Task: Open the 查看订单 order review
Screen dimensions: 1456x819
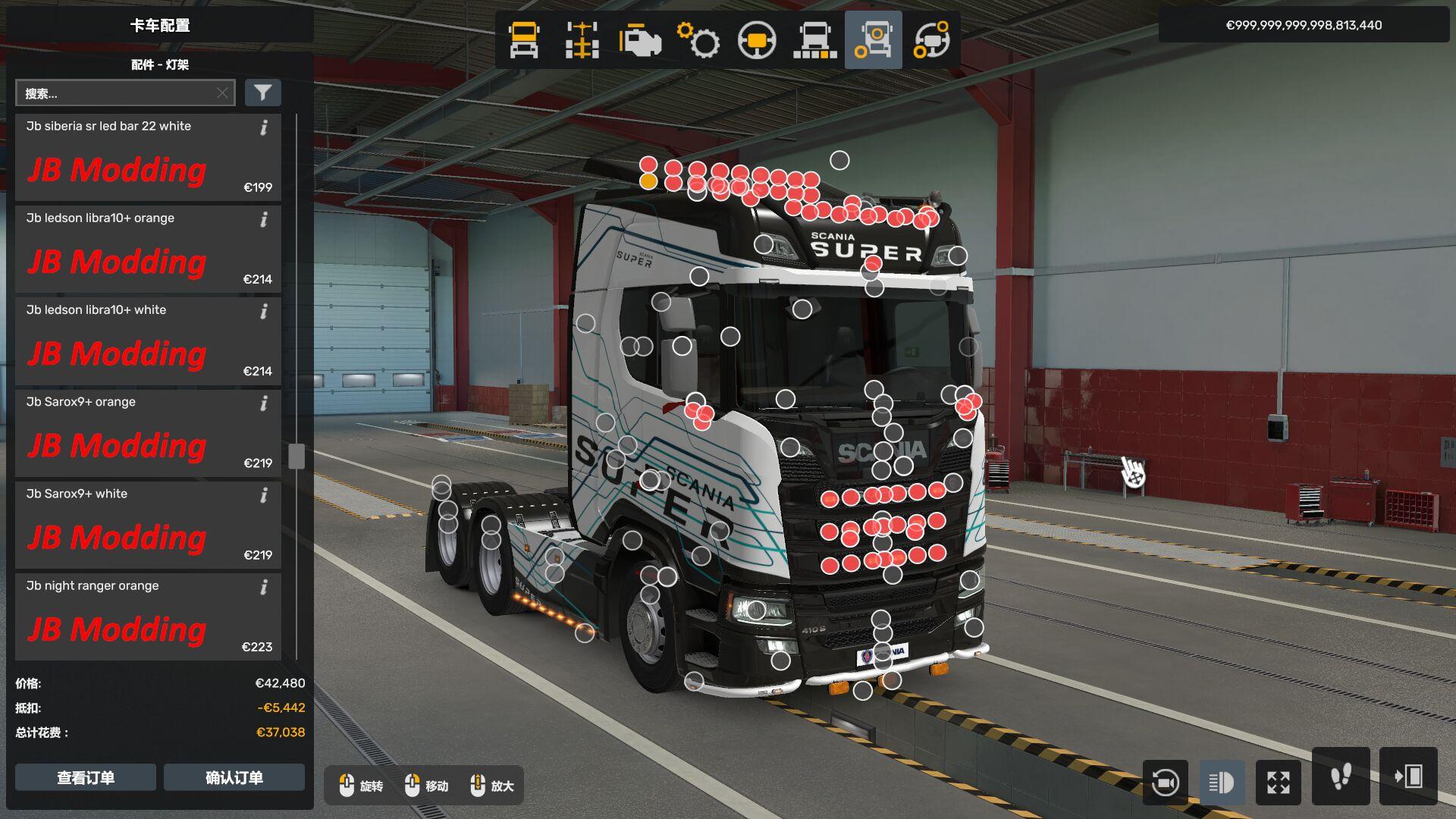Action: click(x=86, y=777)
